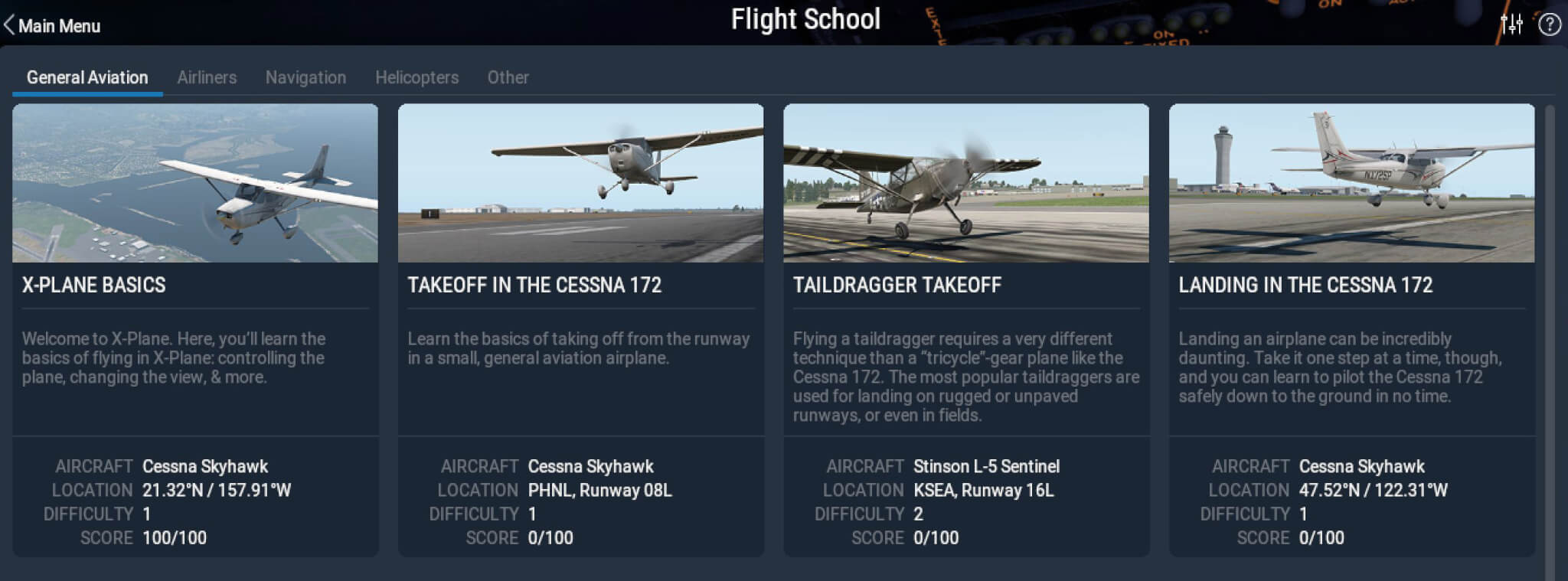
Task: Select the Taildragger Takeoff lesson image
Action: click(x=966, y=184)
